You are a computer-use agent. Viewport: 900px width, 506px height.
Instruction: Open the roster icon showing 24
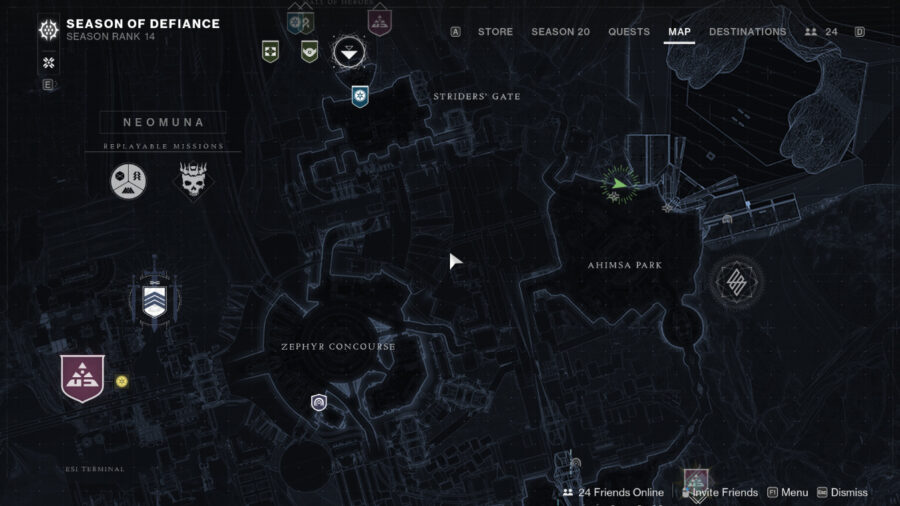tap(821, 32)
